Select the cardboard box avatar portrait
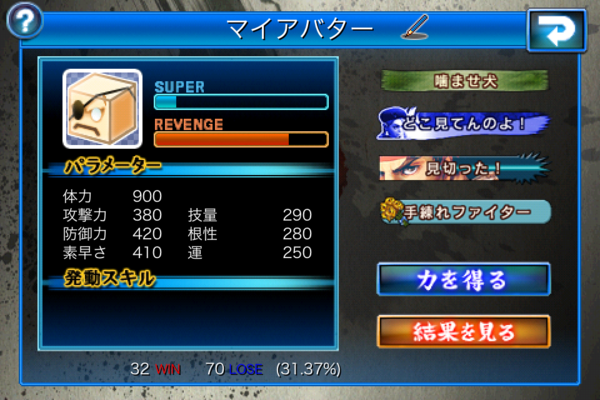 (103, 106)
